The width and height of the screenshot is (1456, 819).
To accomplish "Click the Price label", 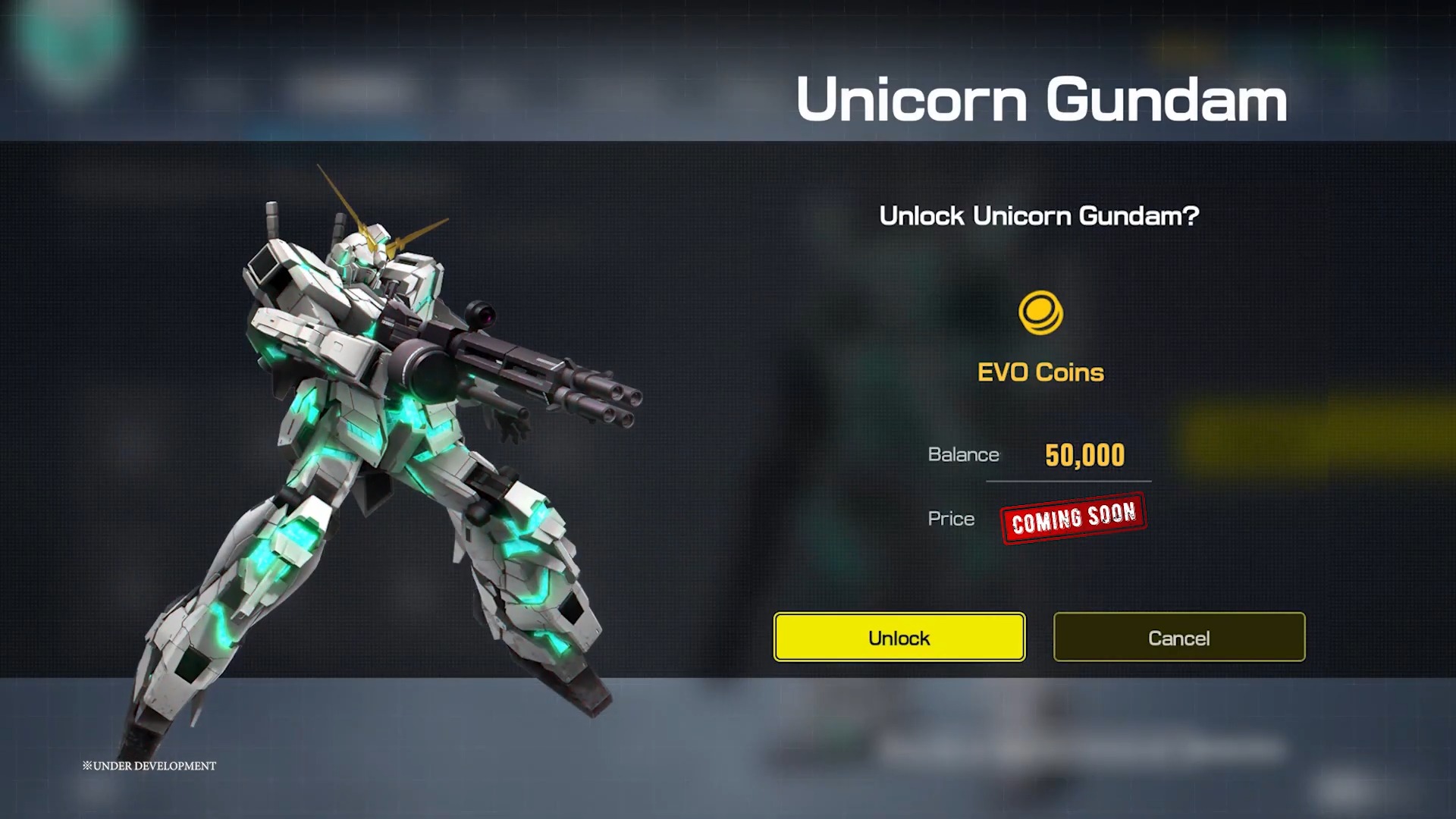I will [x=950, y=519].
